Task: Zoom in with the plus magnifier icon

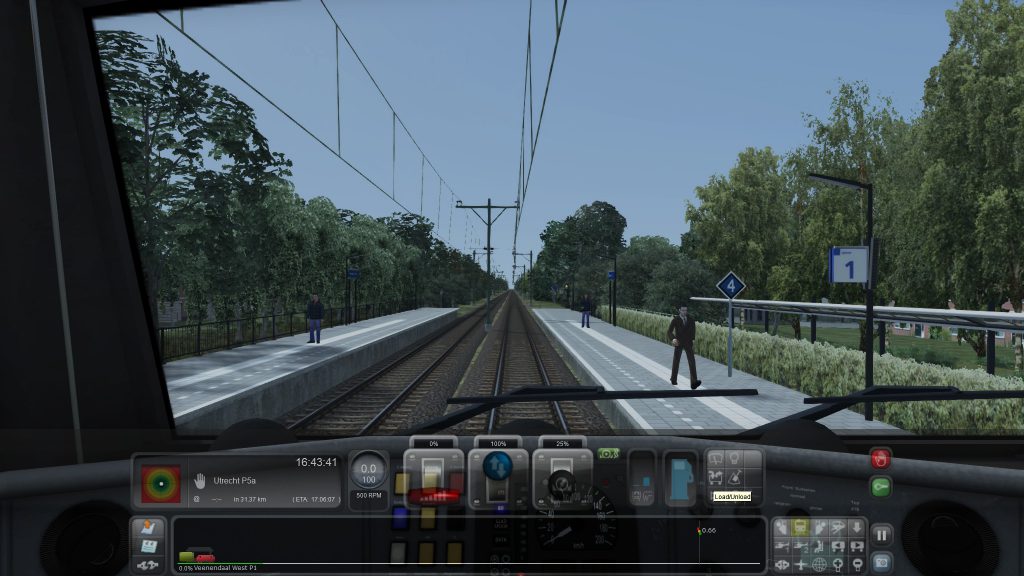Action: tap(838, 564)
